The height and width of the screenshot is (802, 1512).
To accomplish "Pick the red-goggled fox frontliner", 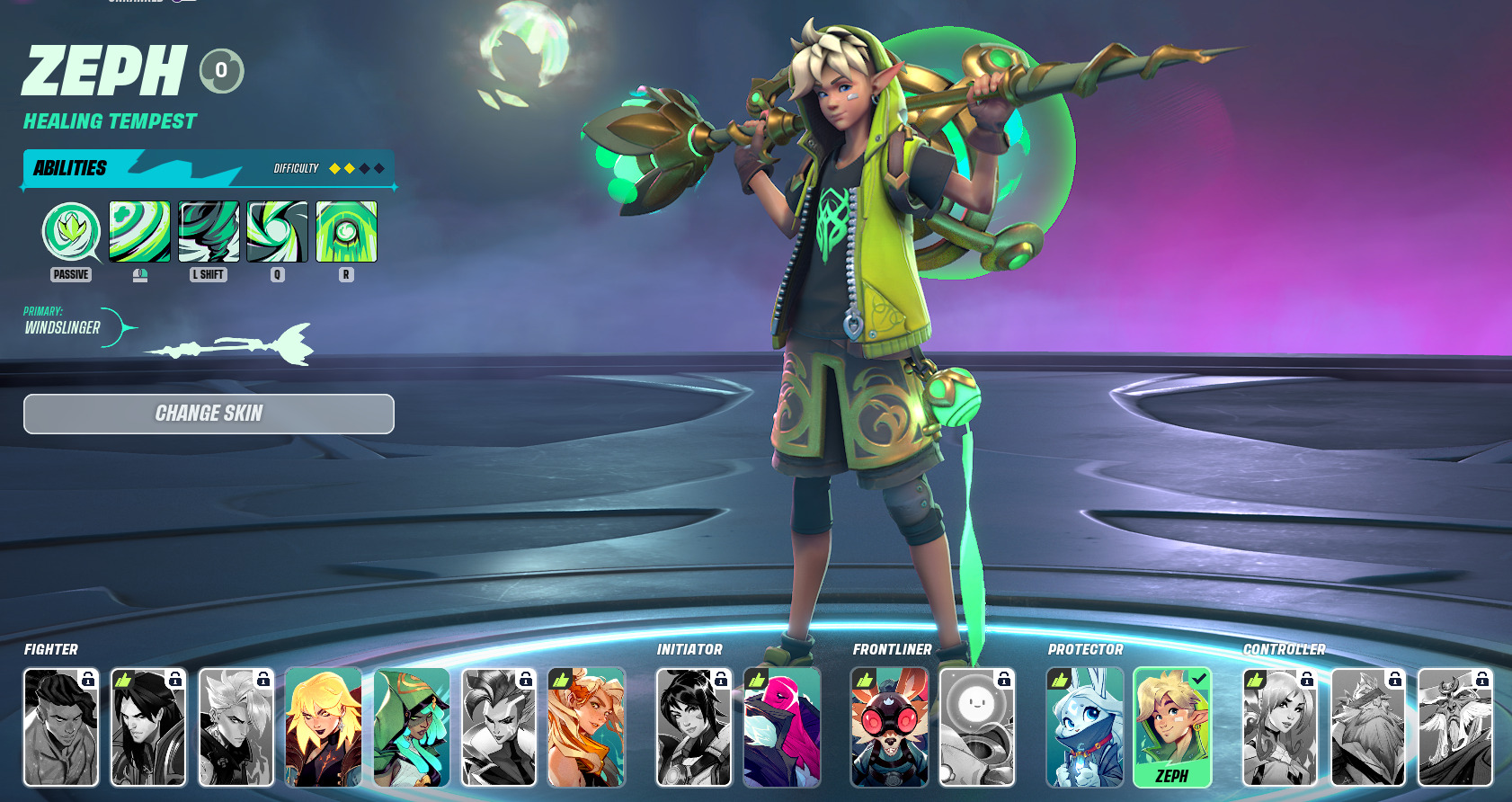I will pos(890,726).
